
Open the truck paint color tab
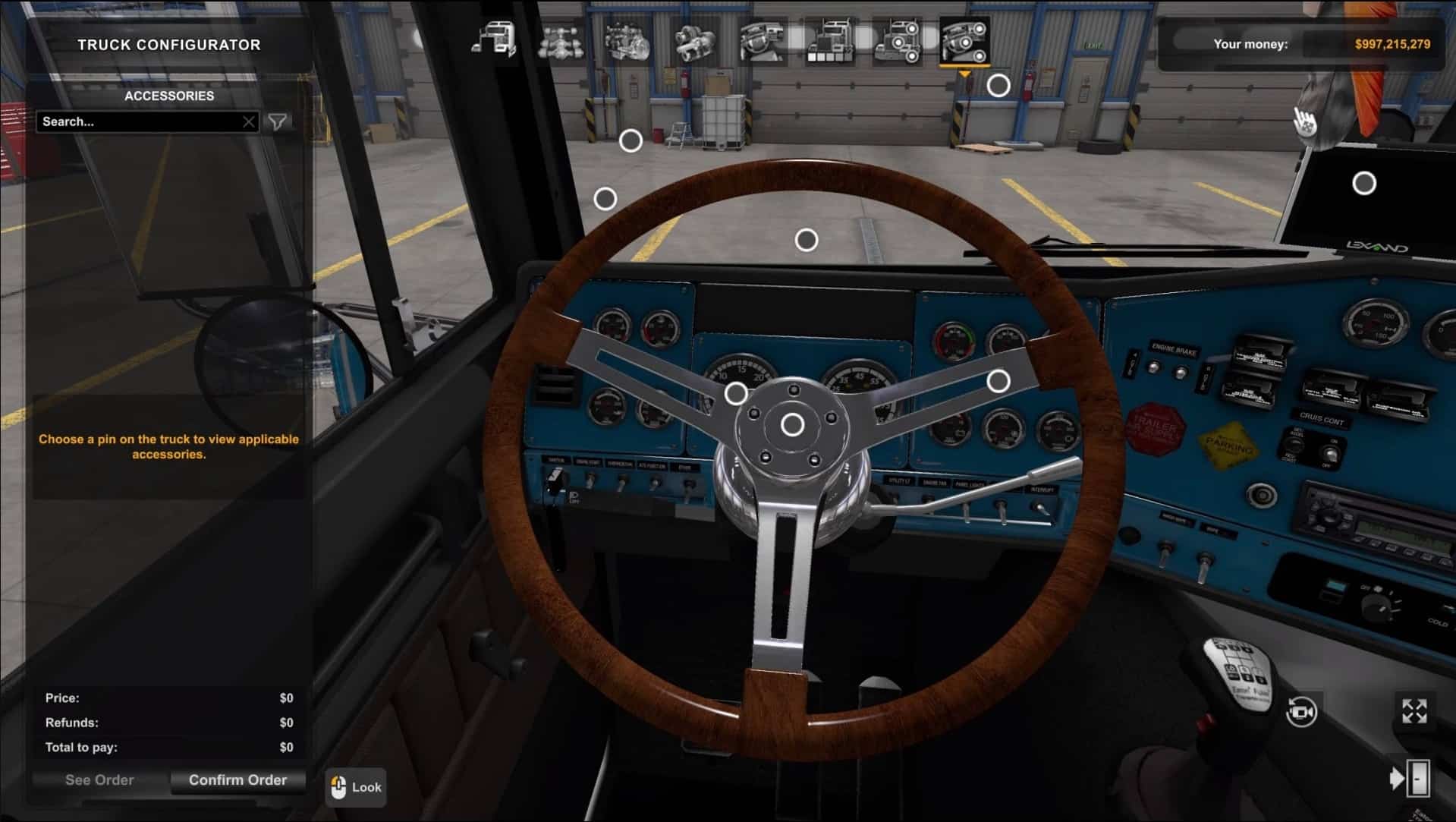829,41
